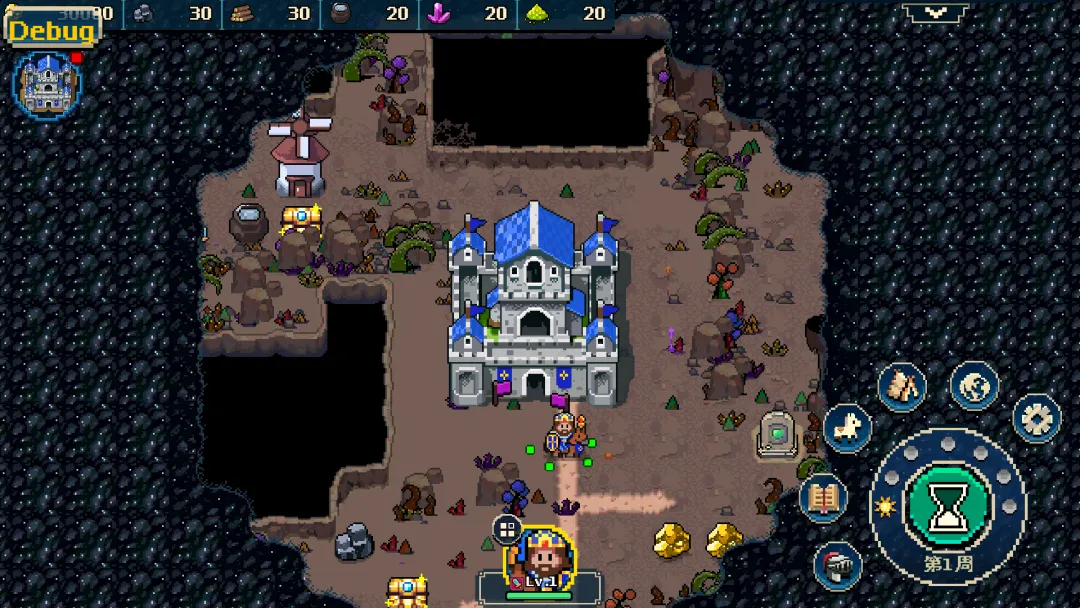Screen dimensions: 1080x608
Task: Expand the top dropdown chevron tab
Action: (935, 12)
